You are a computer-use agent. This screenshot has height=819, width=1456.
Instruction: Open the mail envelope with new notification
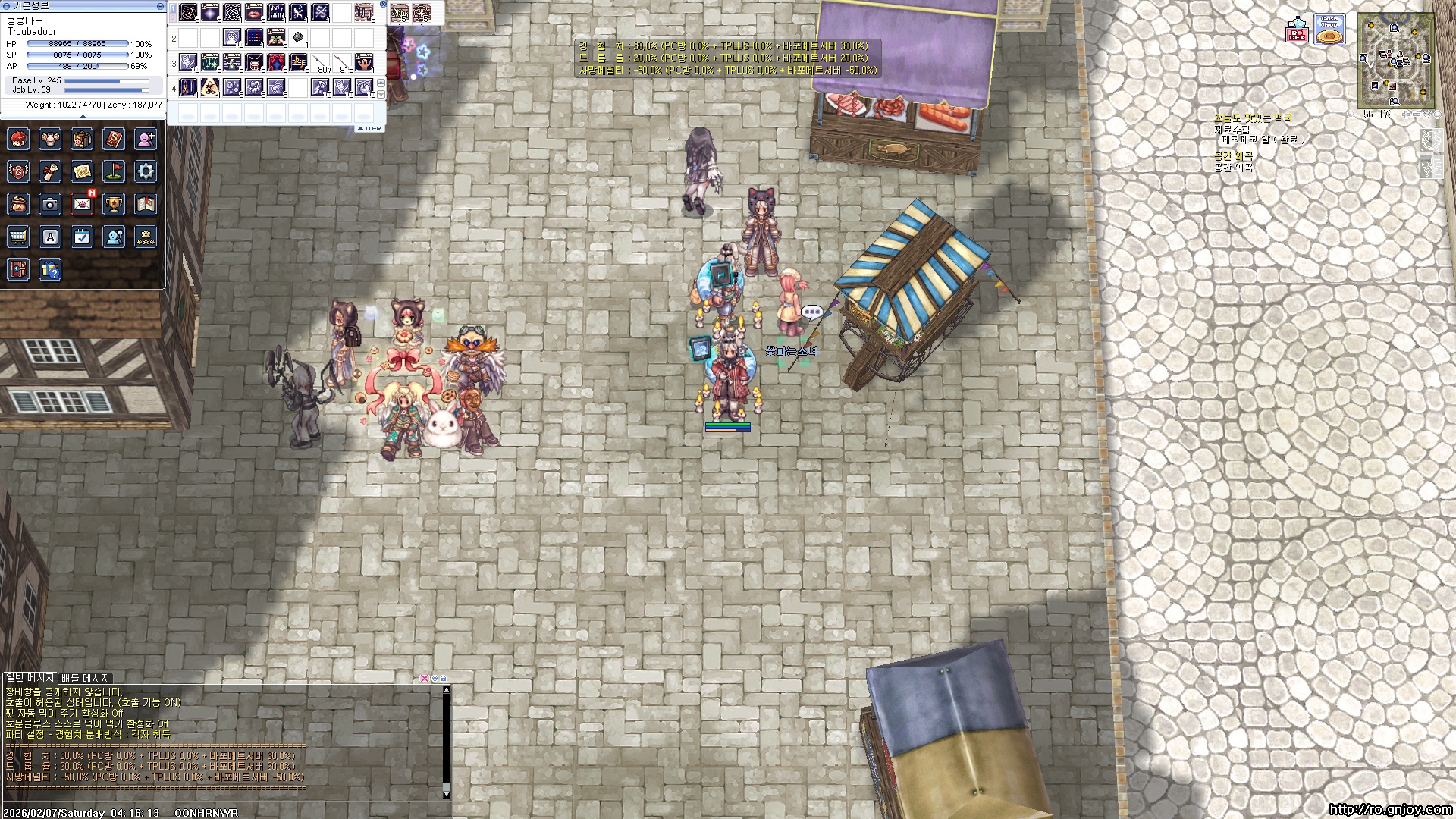tap(82, 204)
